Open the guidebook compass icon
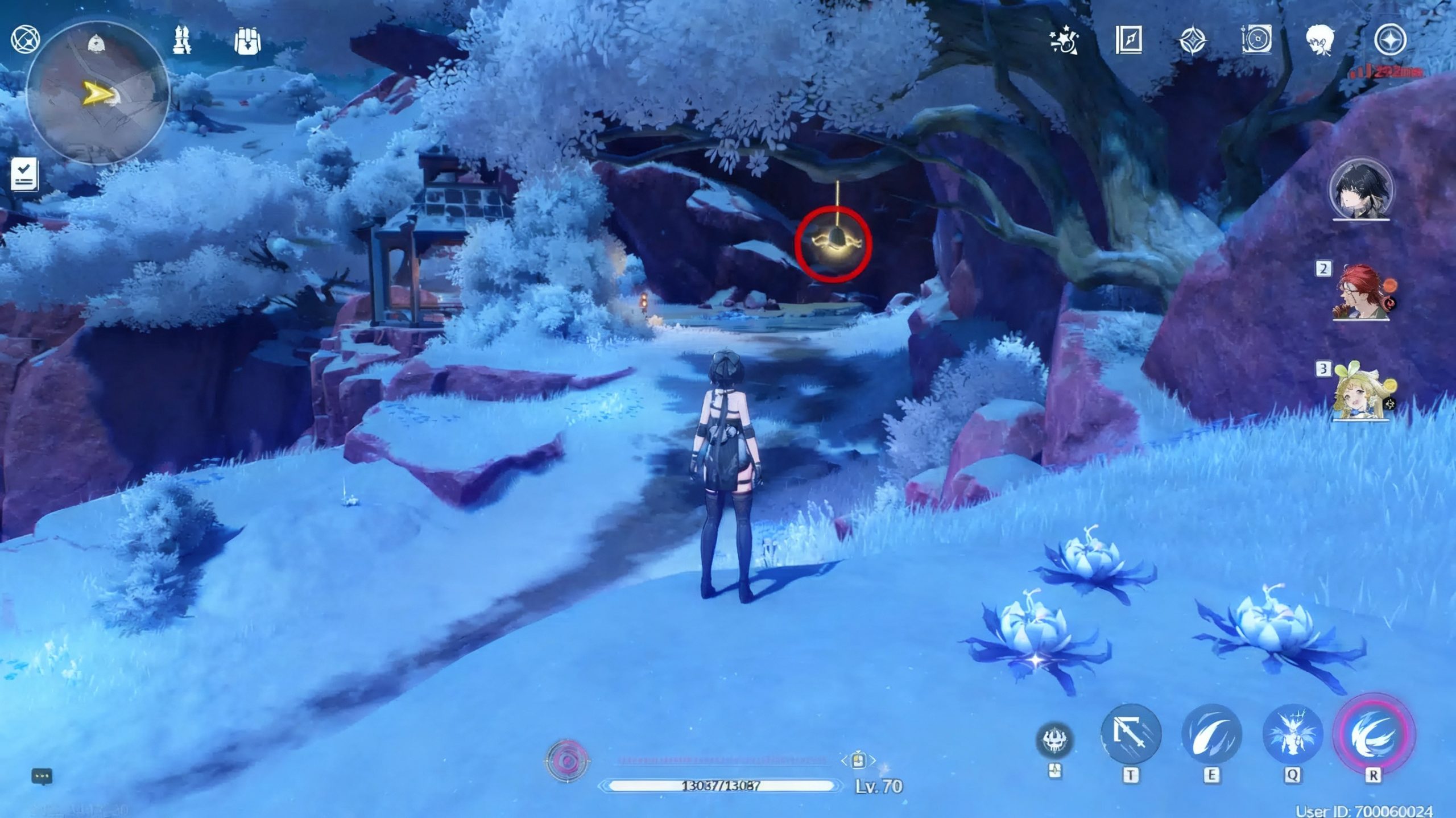Viewport: 1456px width, 818px height. [x=1128, y=40]
